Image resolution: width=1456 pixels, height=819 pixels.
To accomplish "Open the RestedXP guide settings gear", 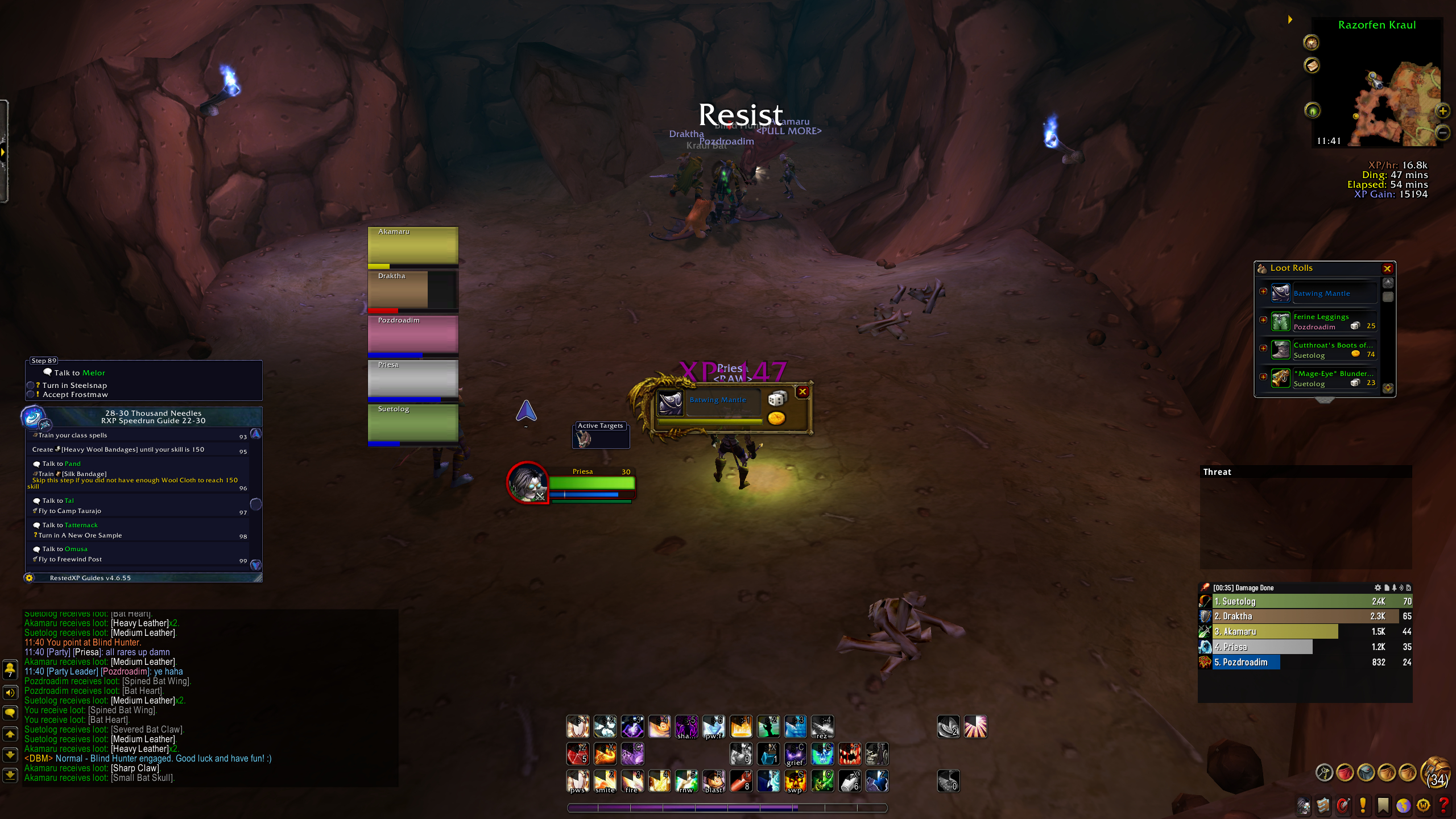I will tap(30, 578).
